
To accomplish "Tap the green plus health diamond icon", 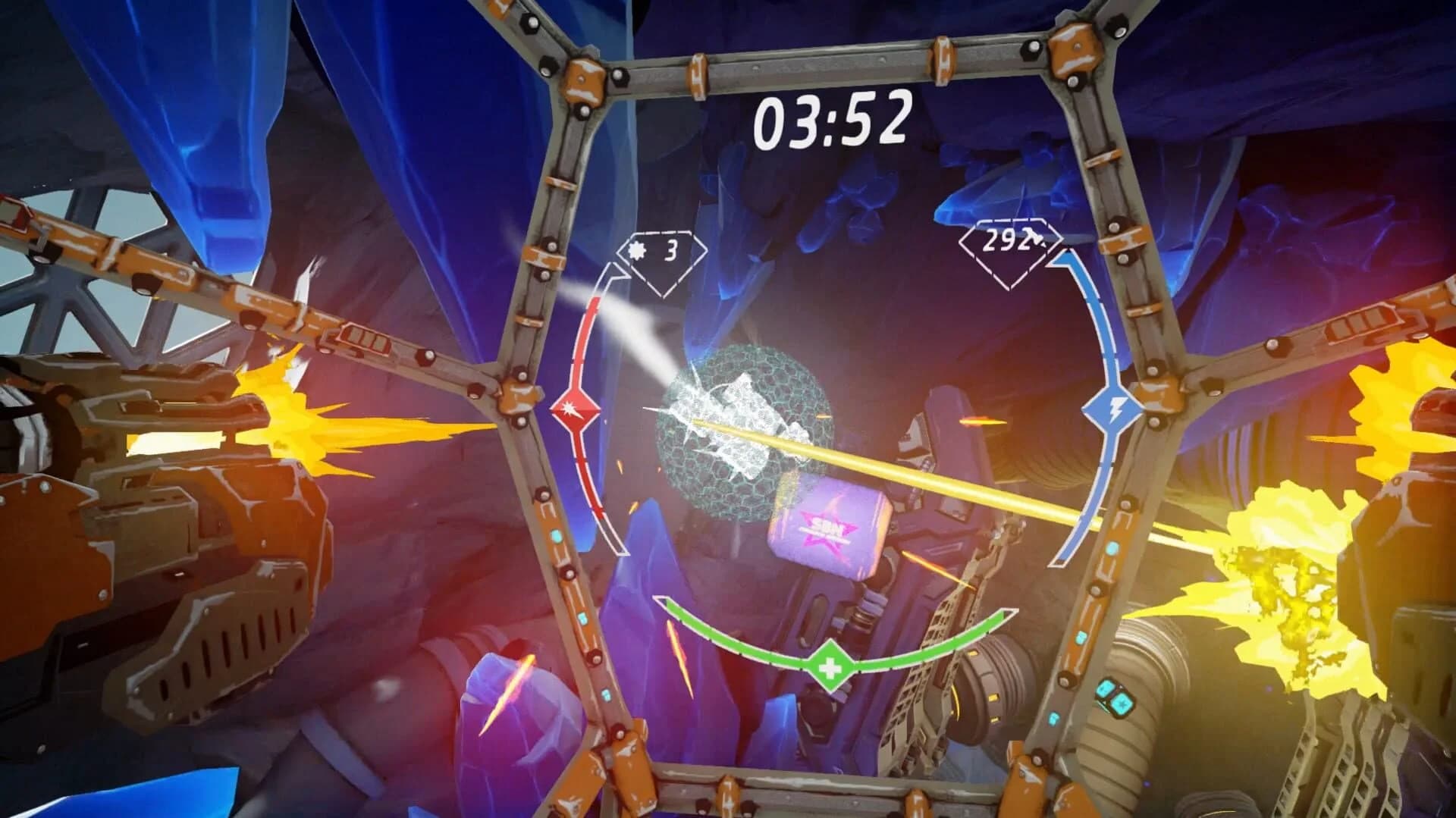I will [x=831, y=666].
